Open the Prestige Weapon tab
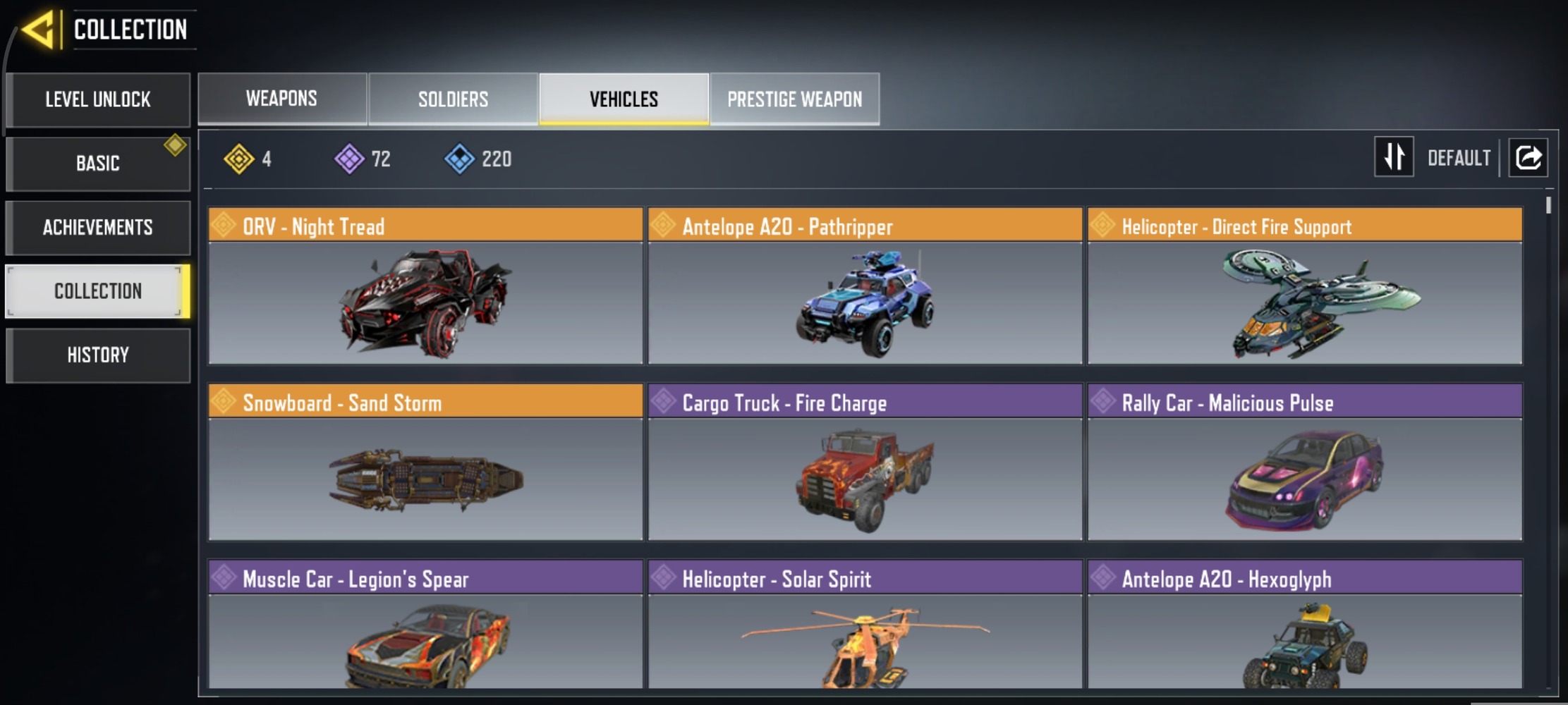Screen dimensions: 1568x705 tap(794, 99)
